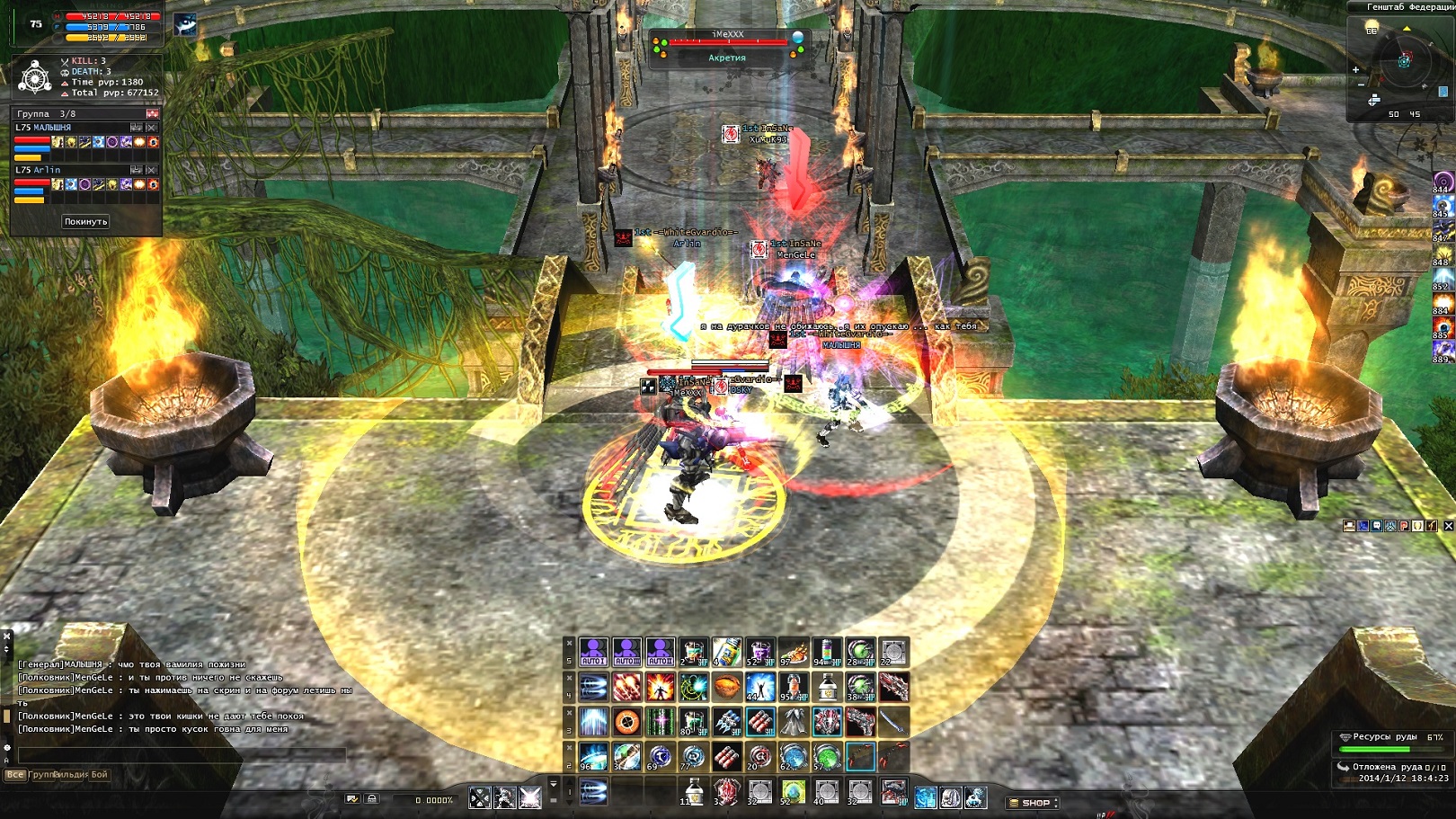Open the minimap
Screen dimensions: 1456x819
1403,61
